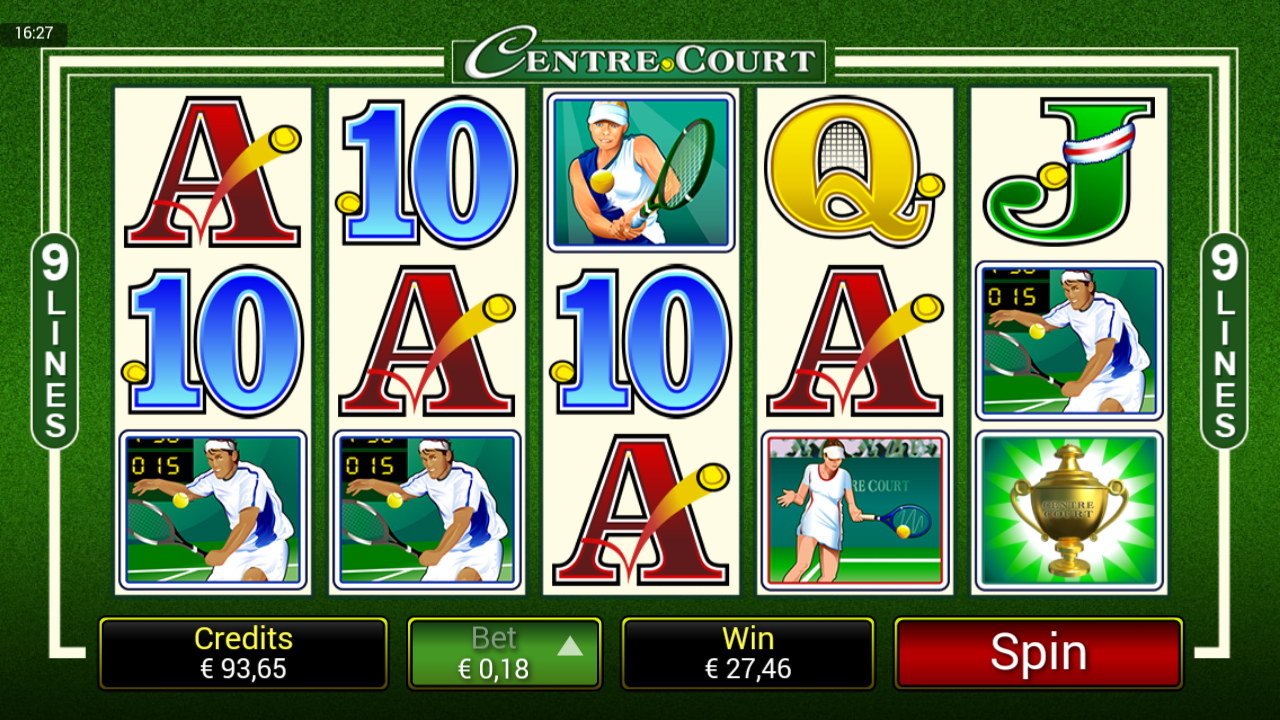Open the Bet amount selector

pyautogui.click(x=504, y=653)
